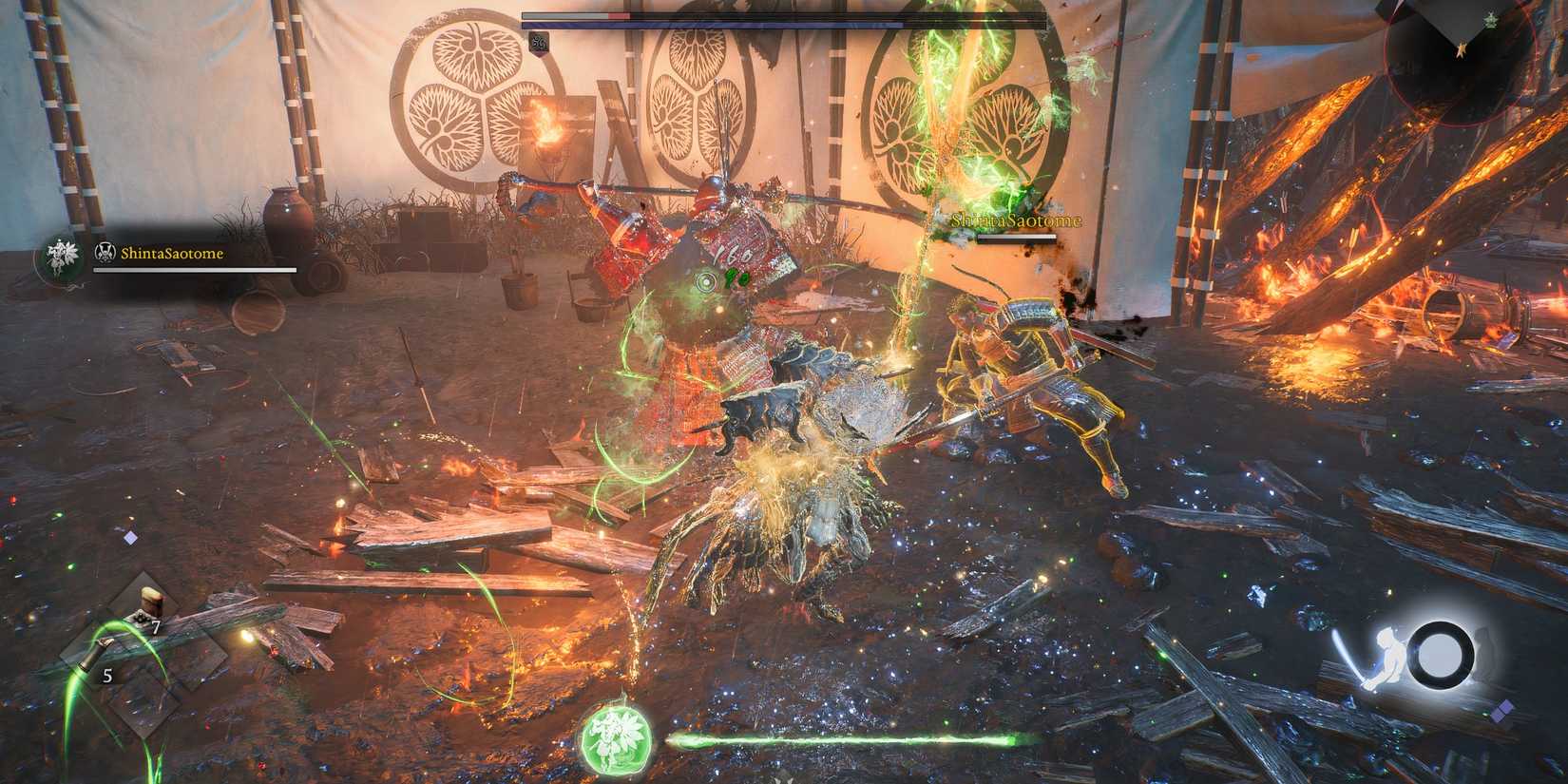Click the player's white health bar

(x=195, y=271)
